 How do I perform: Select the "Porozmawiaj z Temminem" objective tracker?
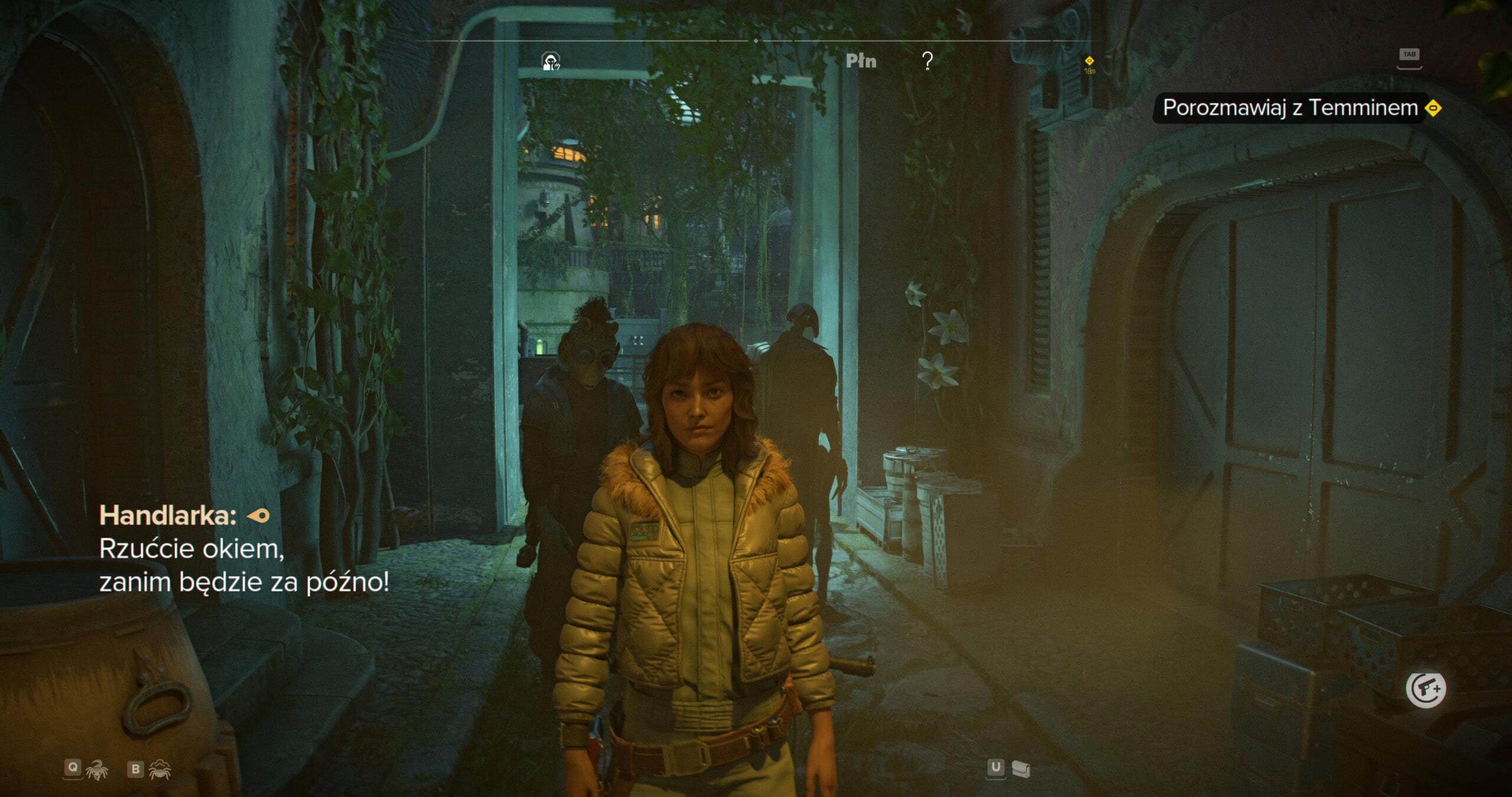(x=1290, y=108)
